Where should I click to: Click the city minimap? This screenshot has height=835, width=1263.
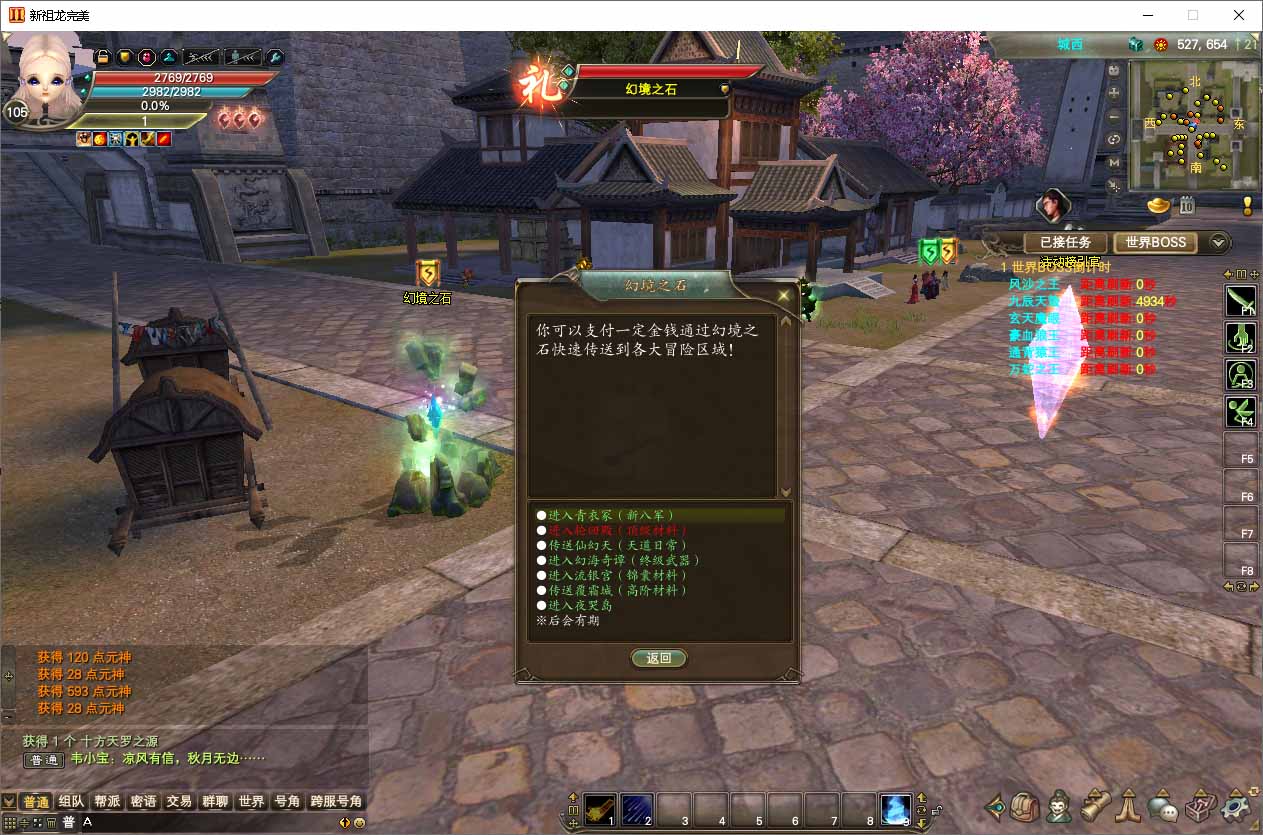[1194, 125]
